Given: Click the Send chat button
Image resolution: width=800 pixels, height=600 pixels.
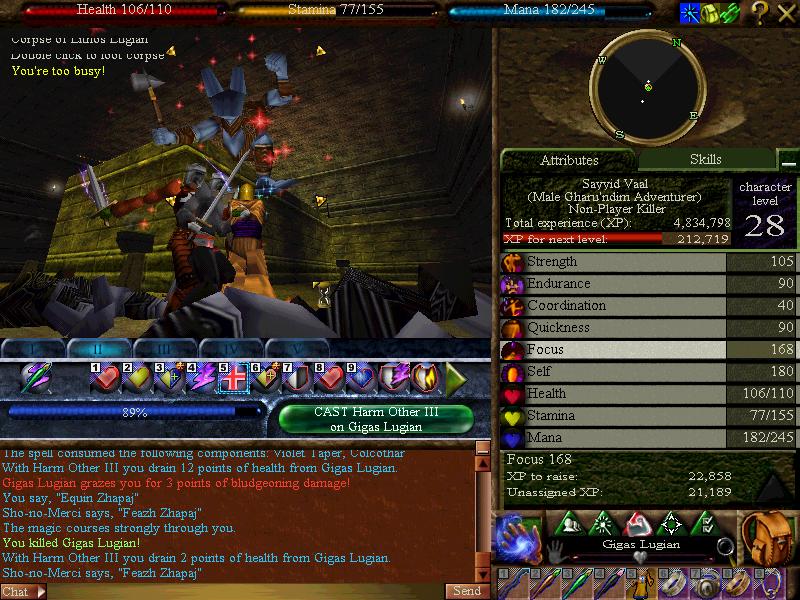Looking at the screenshot, I should [467, 591].
